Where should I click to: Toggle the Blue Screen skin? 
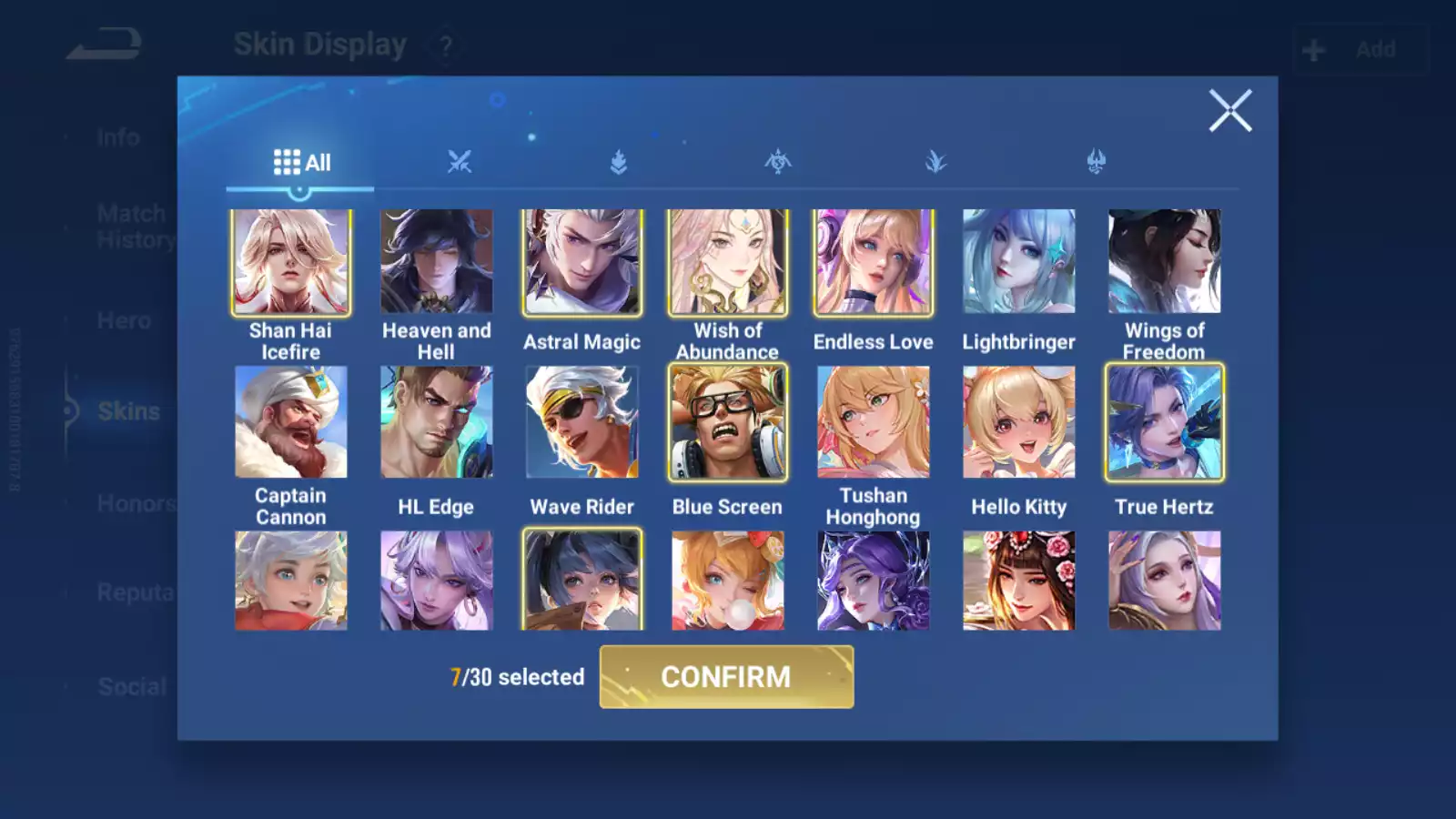[728, 422]
